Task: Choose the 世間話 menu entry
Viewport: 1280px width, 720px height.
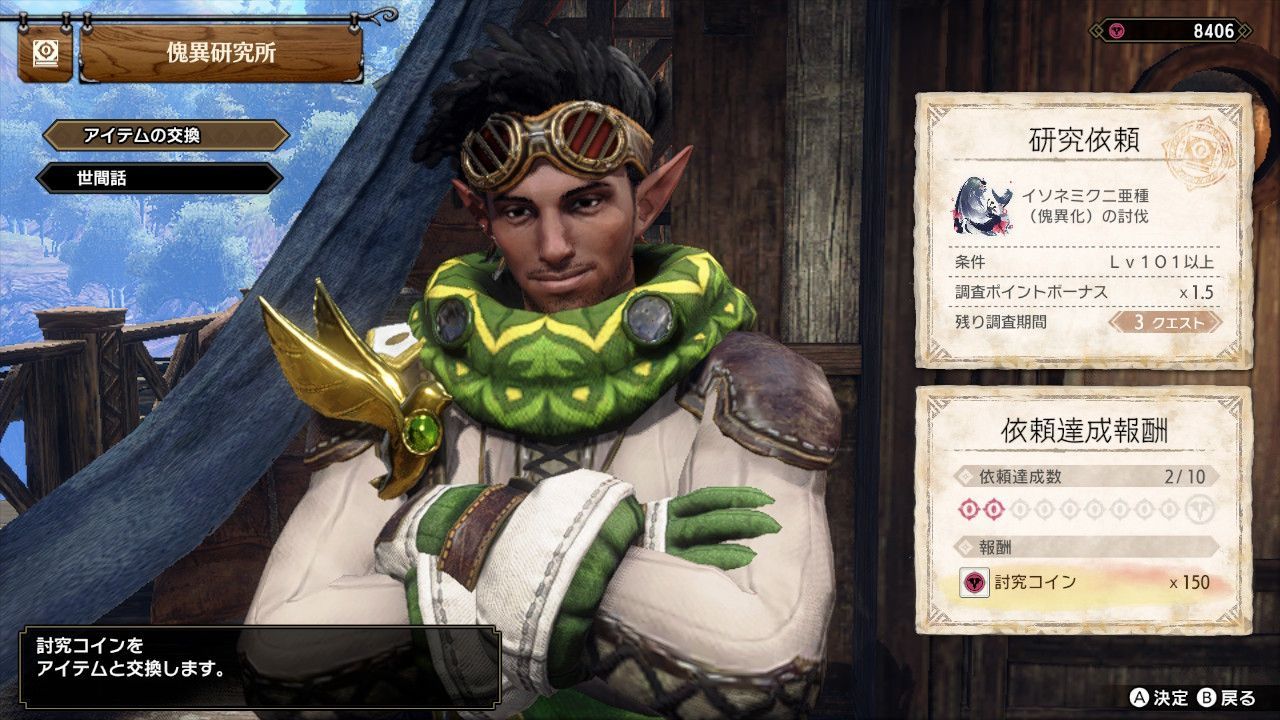Action: pyautogui.click(x=160, y=179)
